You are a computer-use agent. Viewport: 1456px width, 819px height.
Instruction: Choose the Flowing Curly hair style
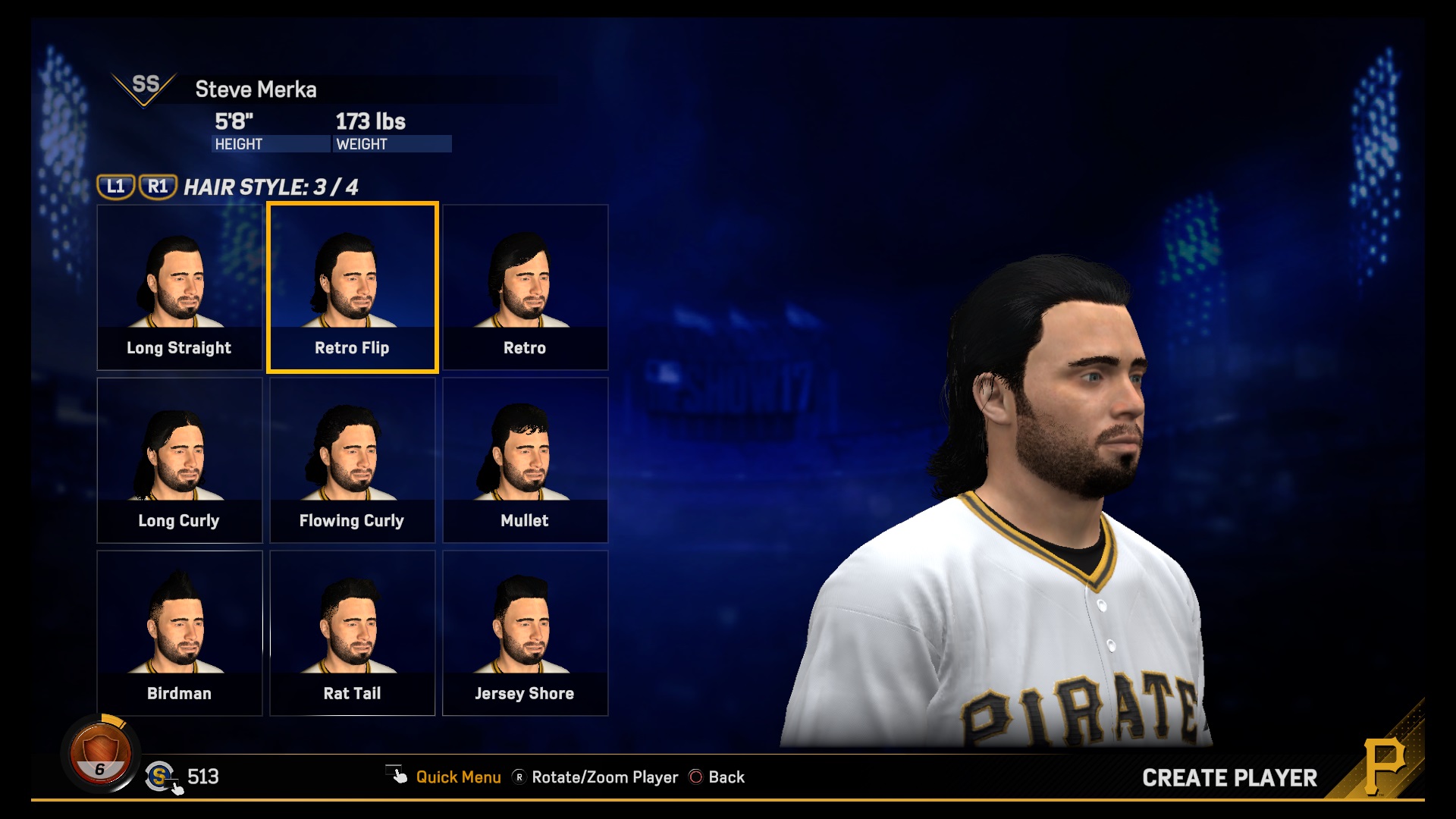(353, 460)
